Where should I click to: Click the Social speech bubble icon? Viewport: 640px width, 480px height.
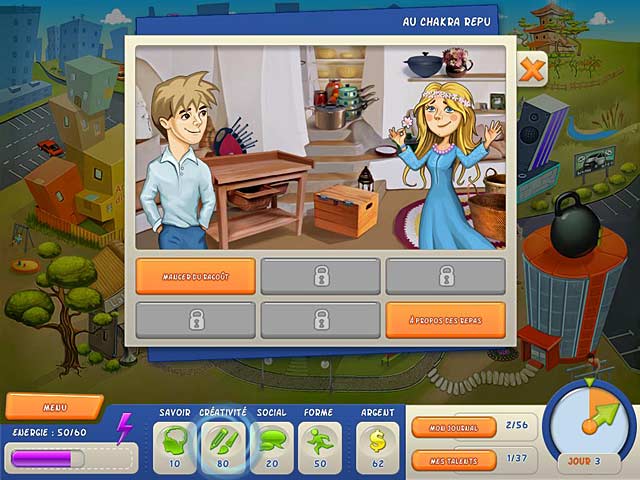271,441
